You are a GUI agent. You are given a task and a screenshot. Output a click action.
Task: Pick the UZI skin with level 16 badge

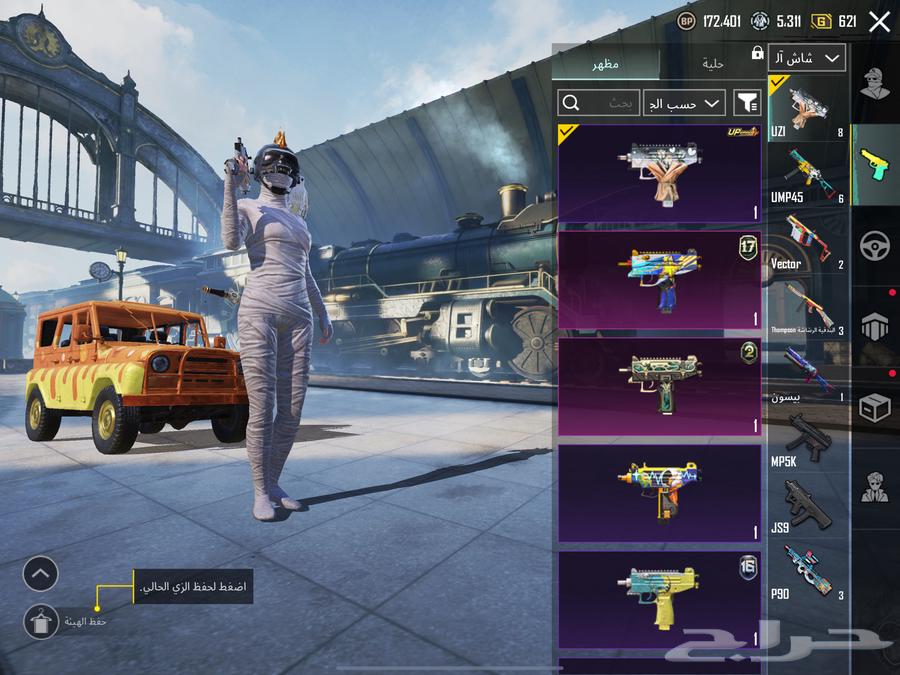(659, 600)
